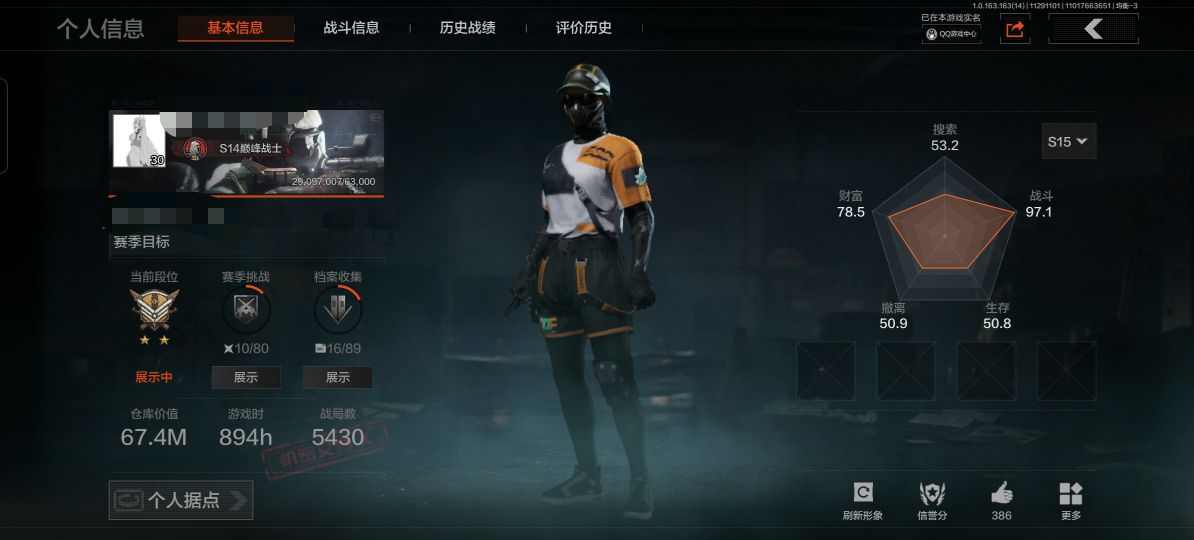Click the 赛季挑战 progress icon

tap(246, 311)
